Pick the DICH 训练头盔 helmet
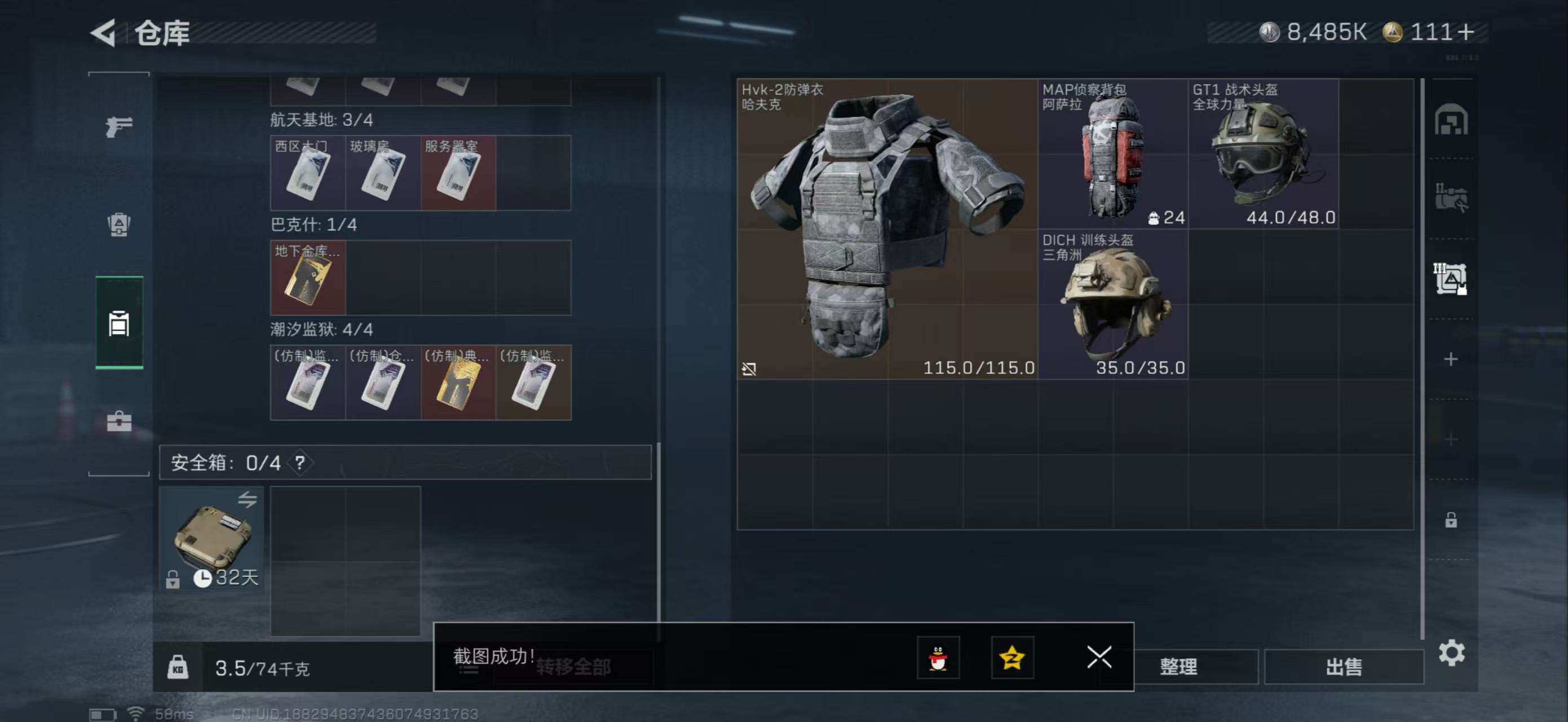This screenshot has height=722, width=1568. [x=1112, y=304]
